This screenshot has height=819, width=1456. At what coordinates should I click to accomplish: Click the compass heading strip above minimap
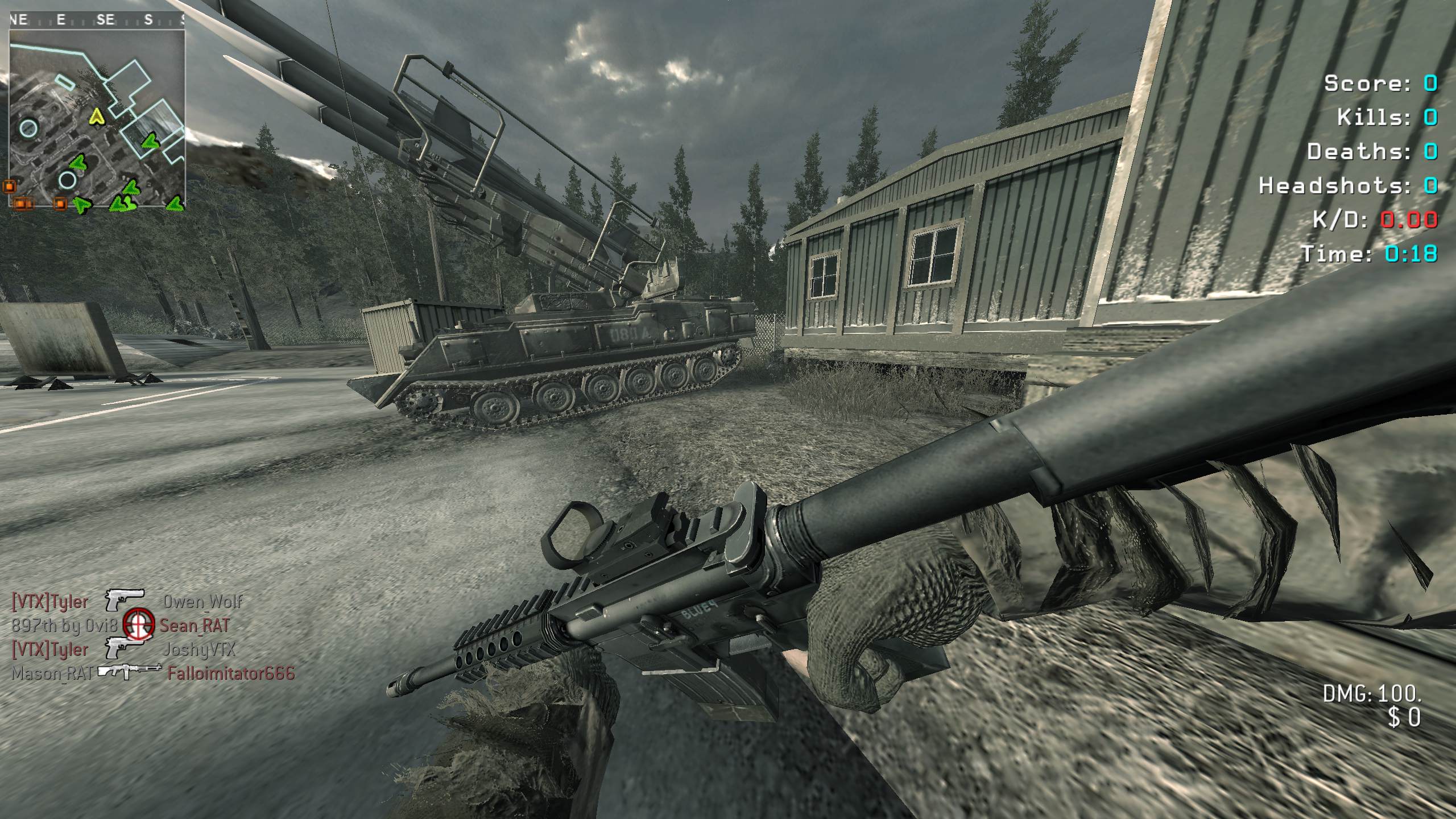[97, 20]
